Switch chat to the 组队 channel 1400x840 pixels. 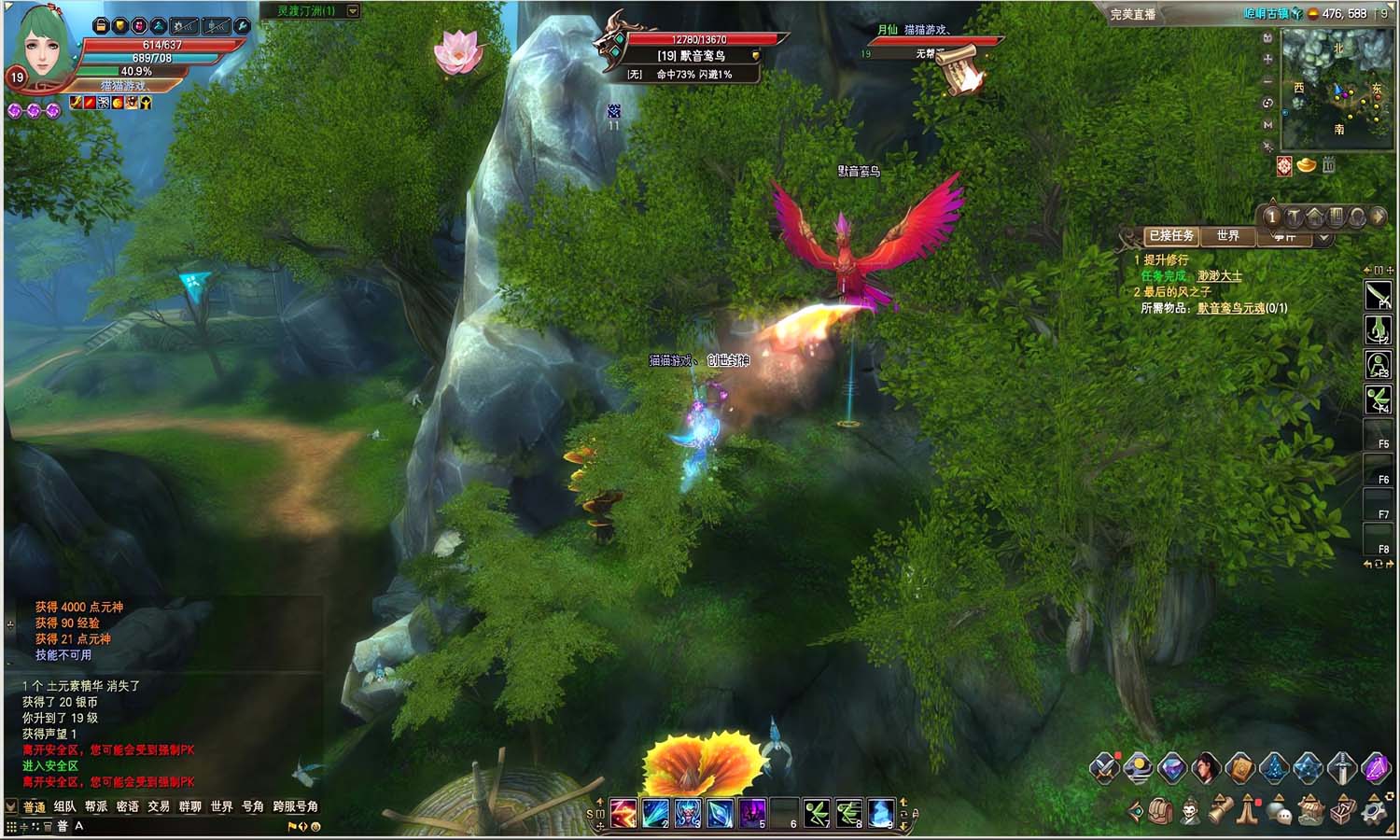[x=64, y=806]
